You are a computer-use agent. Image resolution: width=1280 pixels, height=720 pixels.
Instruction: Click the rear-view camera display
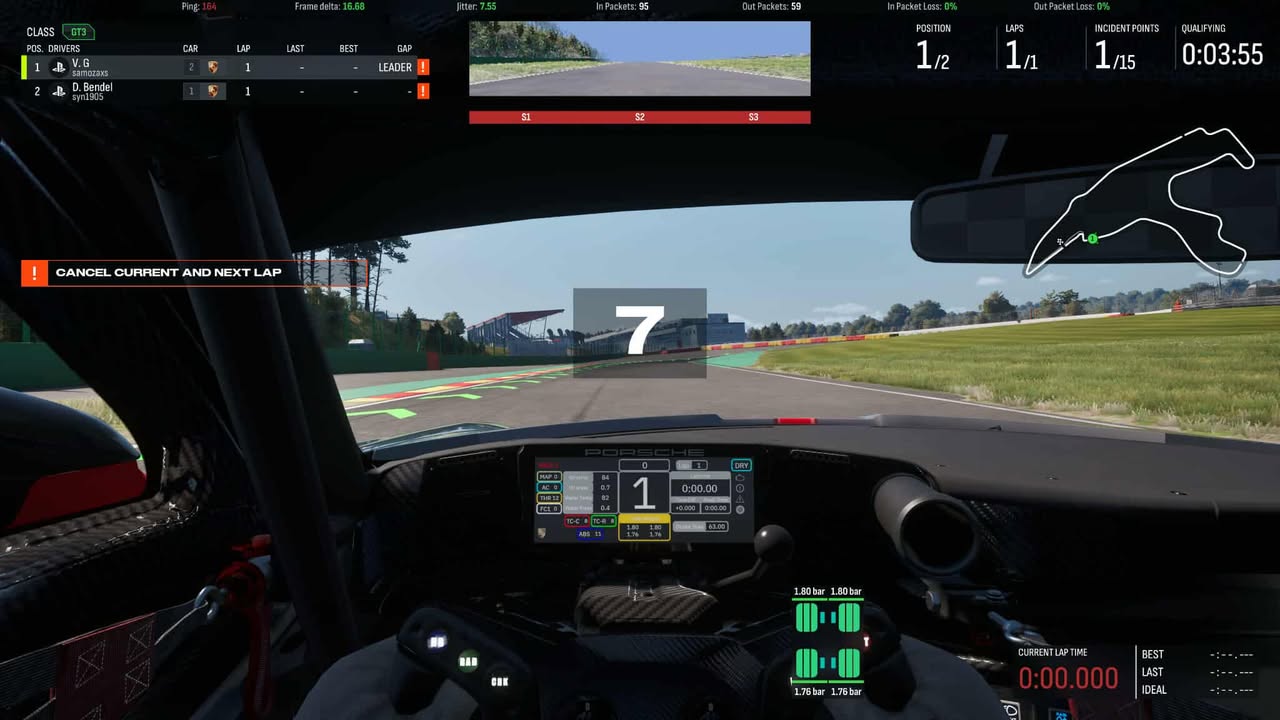[639, 59]
